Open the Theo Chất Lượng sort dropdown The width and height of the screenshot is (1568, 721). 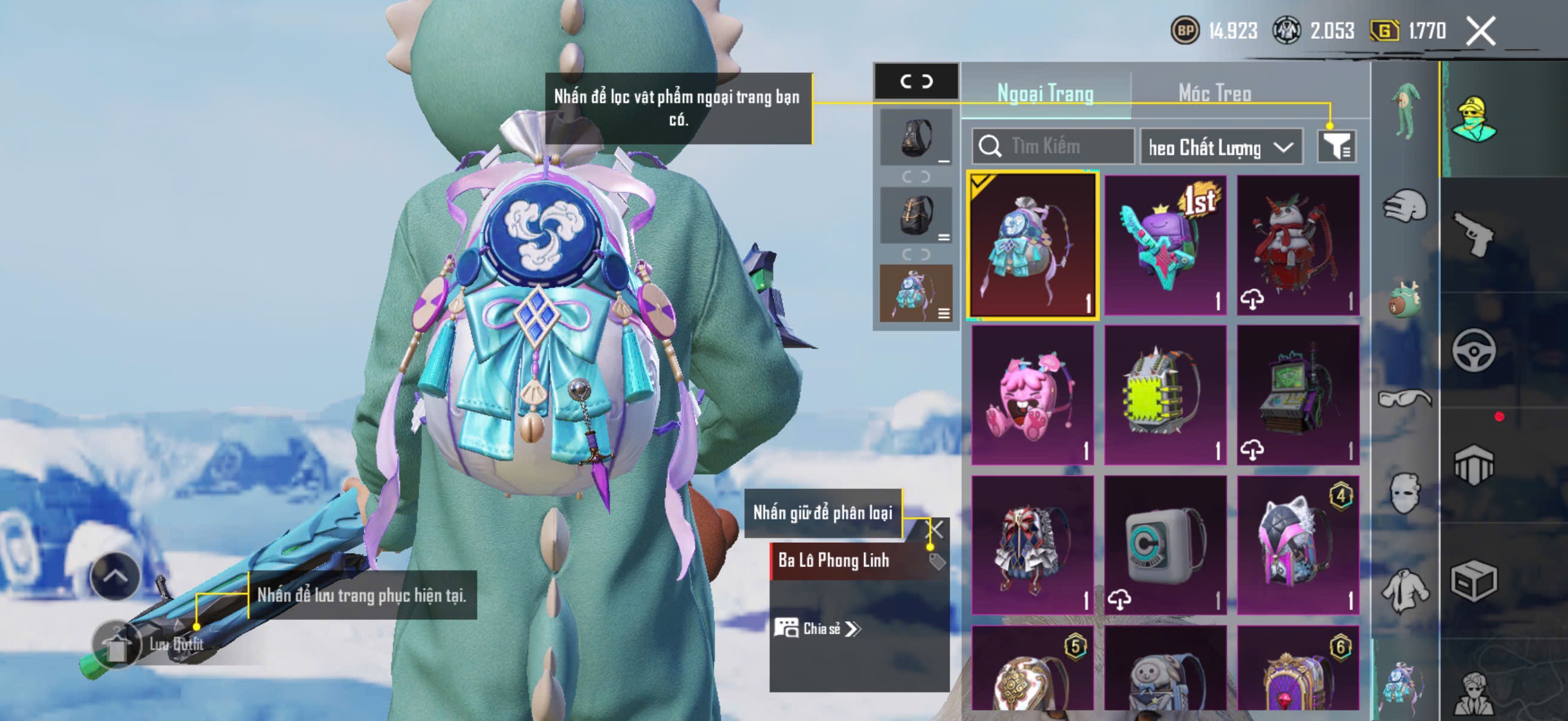[1221, 147]
